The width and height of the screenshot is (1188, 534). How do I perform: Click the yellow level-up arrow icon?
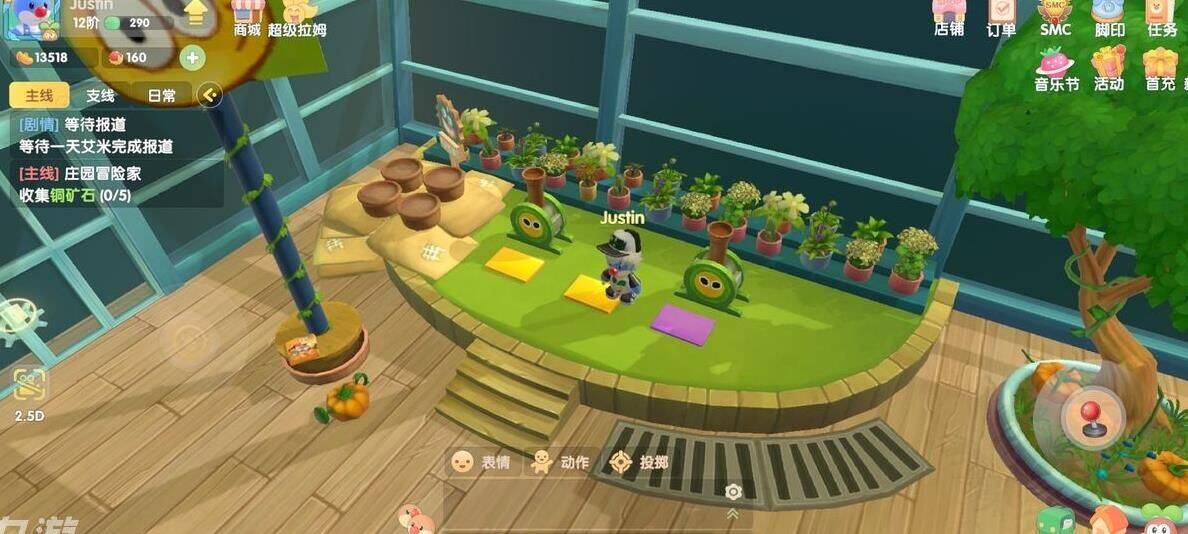pos(195,14)
